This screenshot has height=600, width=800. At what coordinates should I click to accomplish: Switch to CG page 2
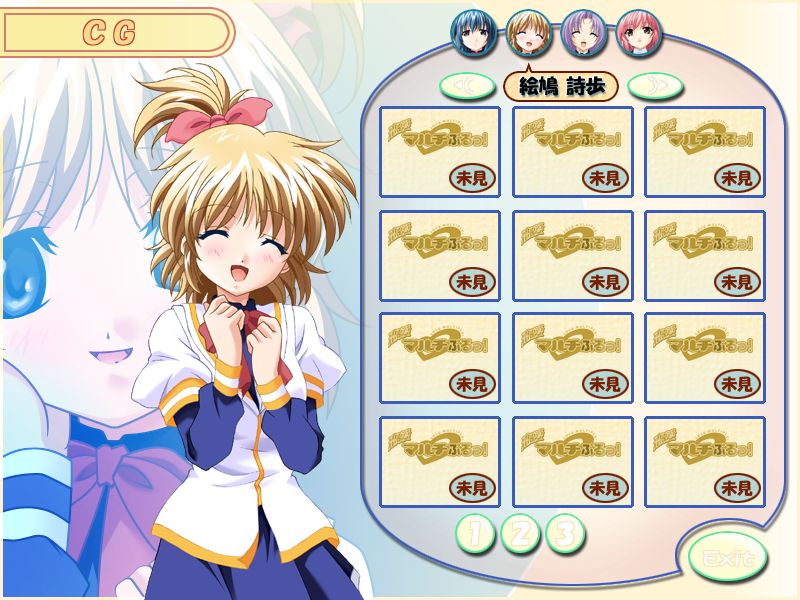(520, 534)
